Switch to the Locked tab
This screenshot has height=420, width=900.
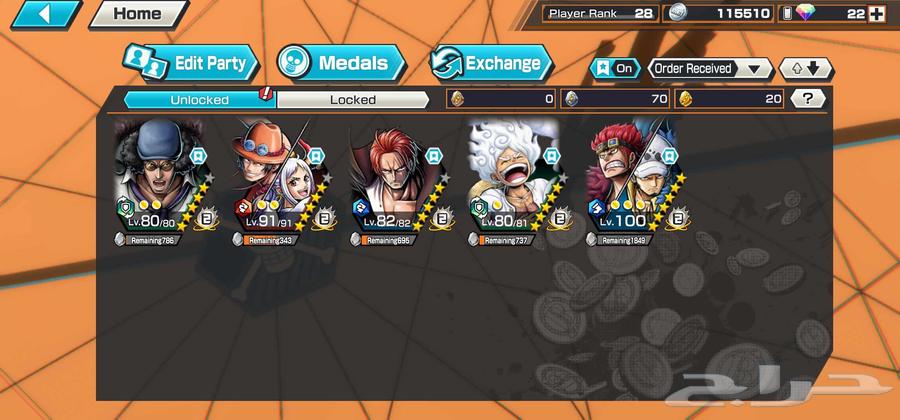[353, 99]
